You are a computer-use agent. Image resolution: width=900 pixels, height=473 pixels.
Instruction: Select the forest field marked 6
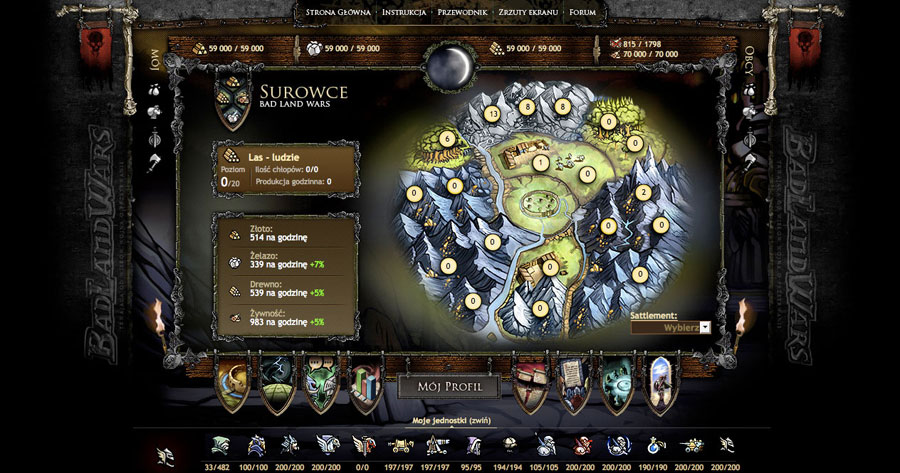(x=446, y=138)
